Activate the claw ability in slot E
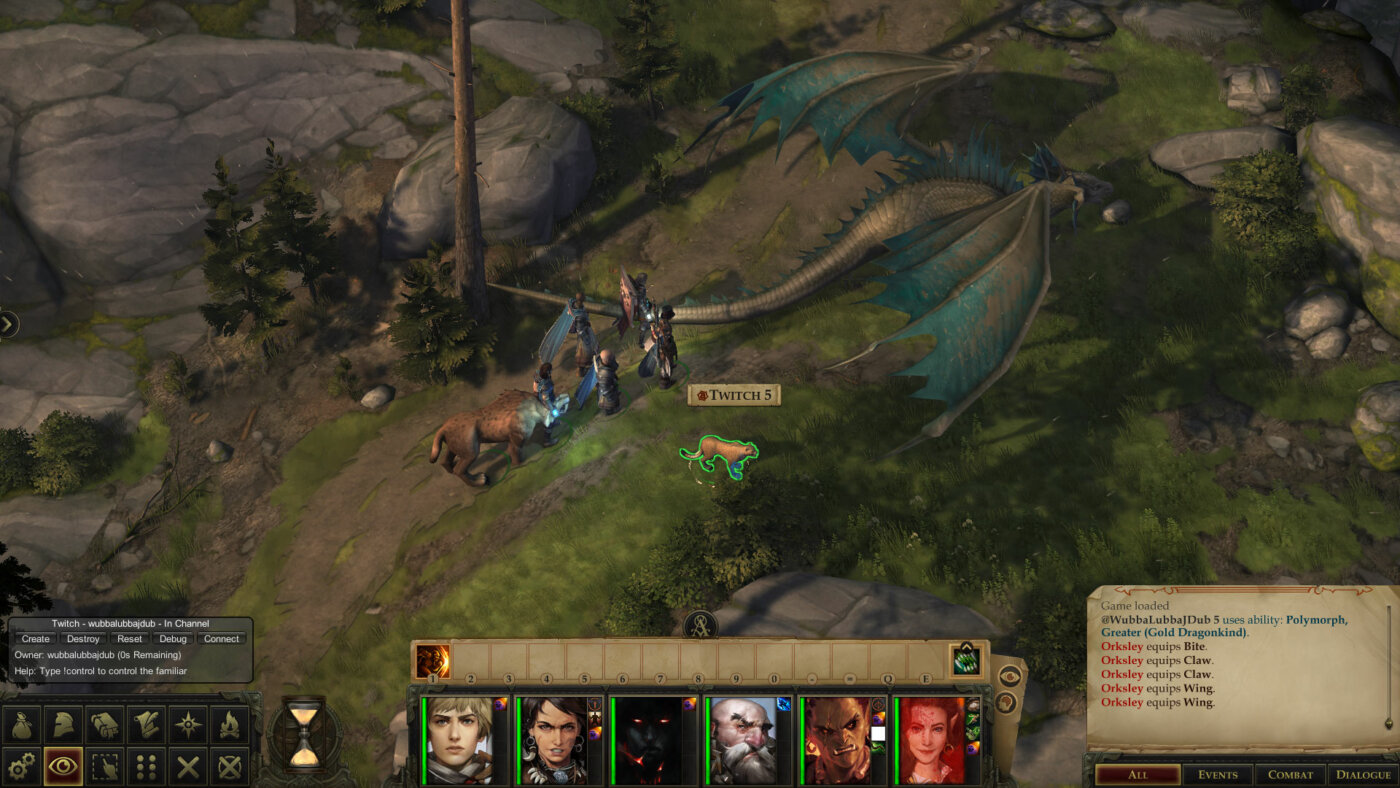Screen dimensions: 1400x788 [x=965, y=664]
